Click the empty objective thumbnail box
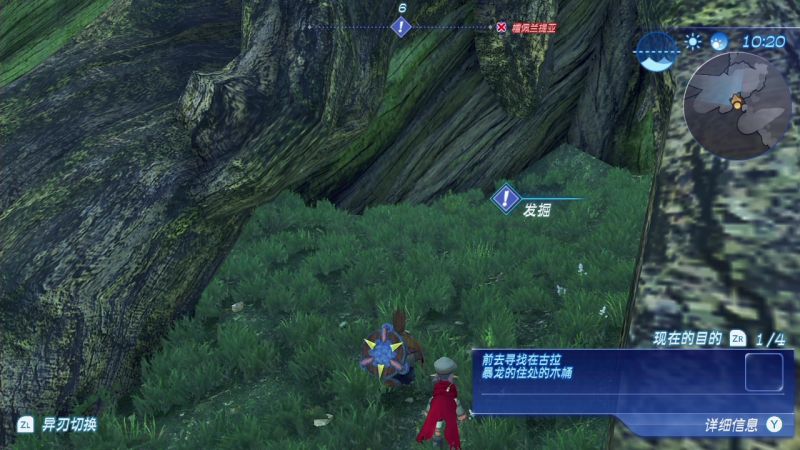 pyautogui.click(x=763, y=372)
